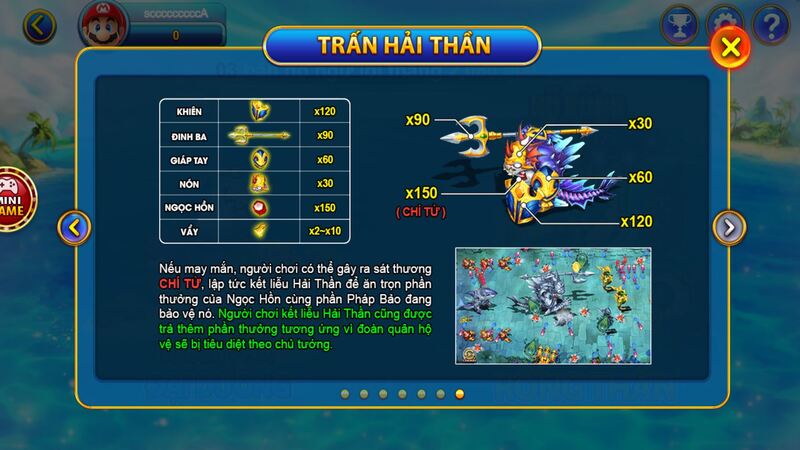Screen dimensions: 800x450
Task: Close the Trấn Hải Thần info panel
Action: 731,46
